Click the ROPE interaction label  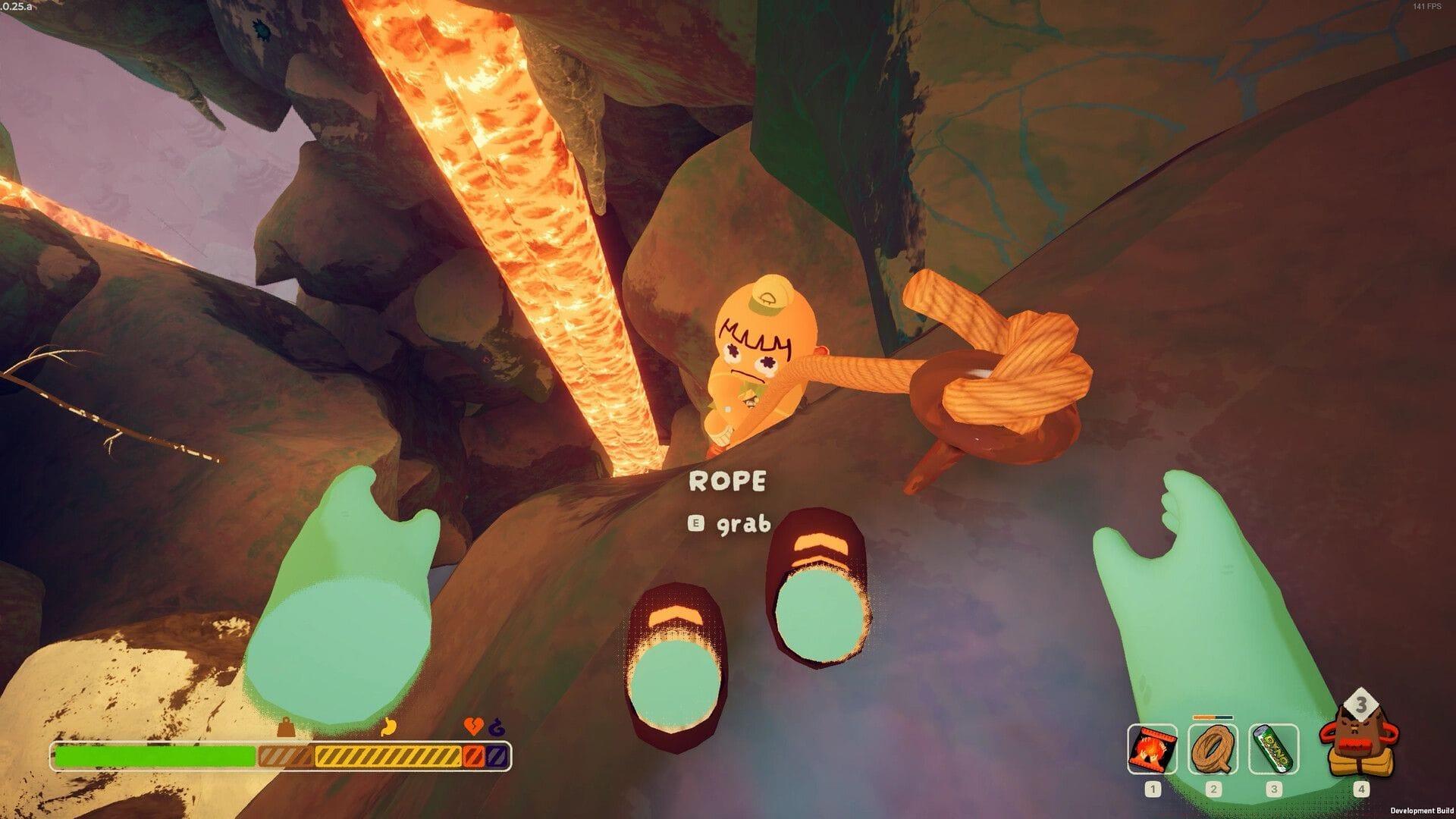(x=729, y=480)
